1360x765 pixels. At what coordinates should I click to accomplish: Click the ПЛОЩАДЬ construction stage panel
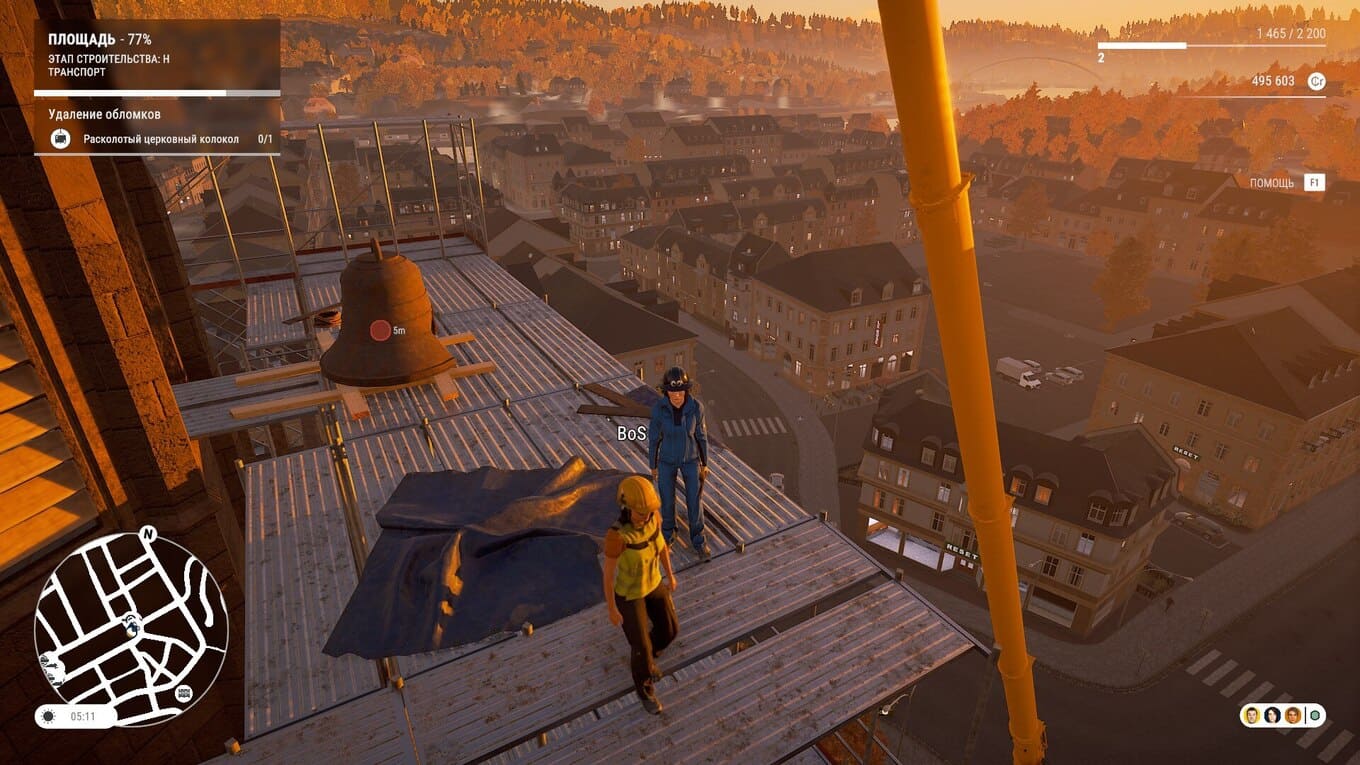[157, 56]
